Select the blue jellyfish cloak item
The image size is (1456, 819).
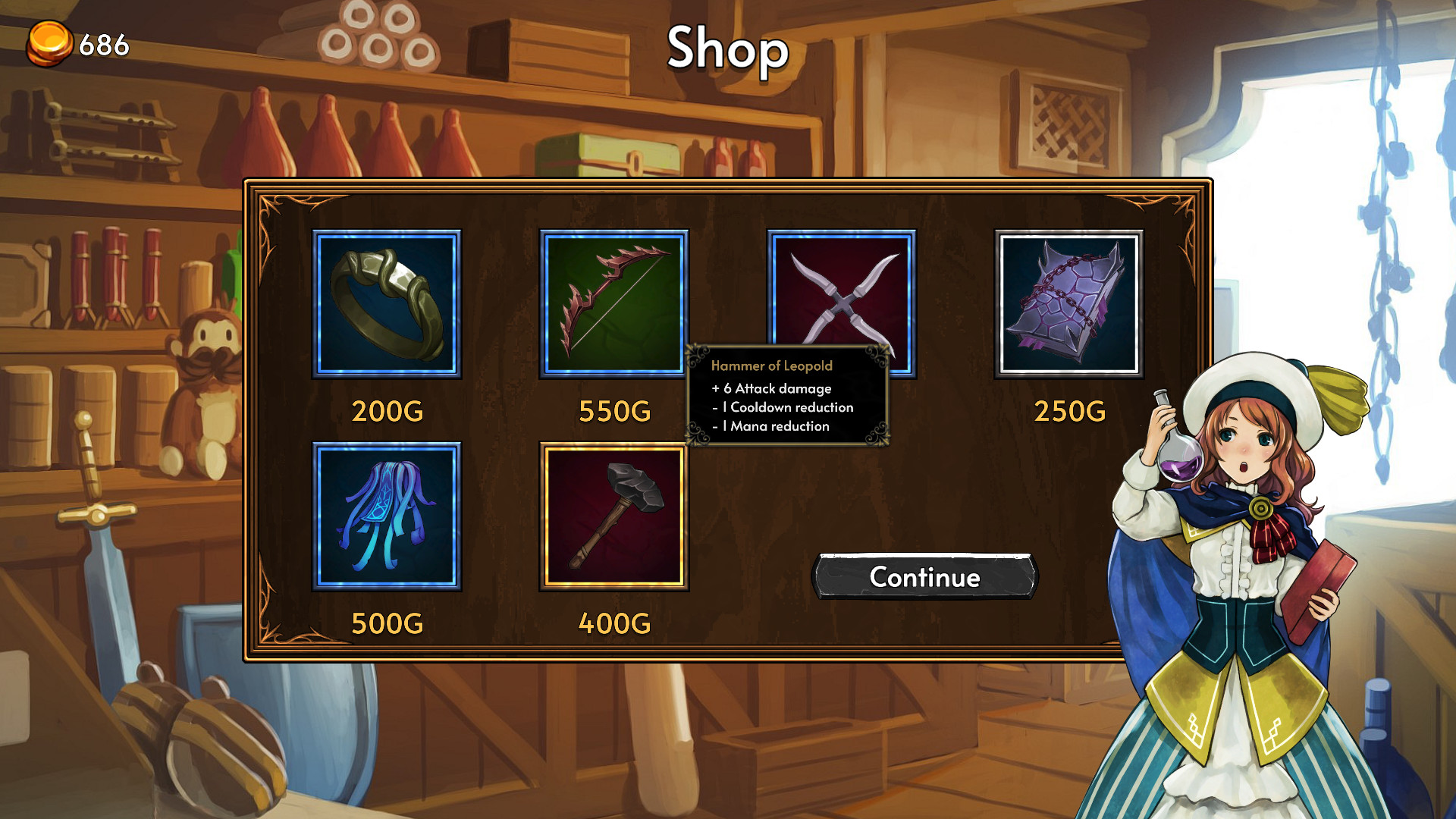pyautogui.click(x=388, y=517)
